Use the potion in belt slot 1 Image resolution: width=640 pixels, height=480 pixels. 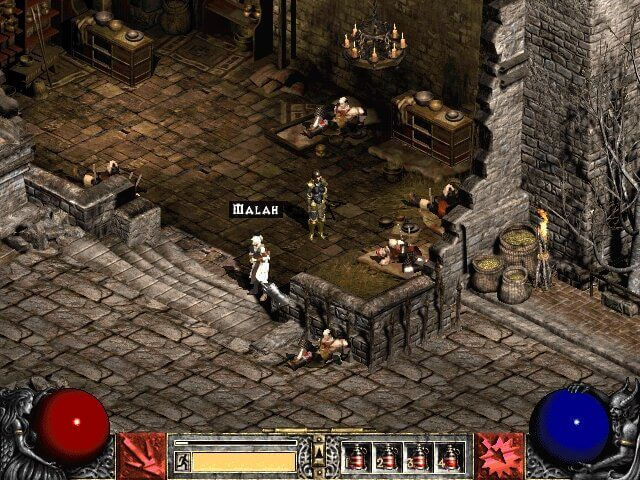pos(357,457)
